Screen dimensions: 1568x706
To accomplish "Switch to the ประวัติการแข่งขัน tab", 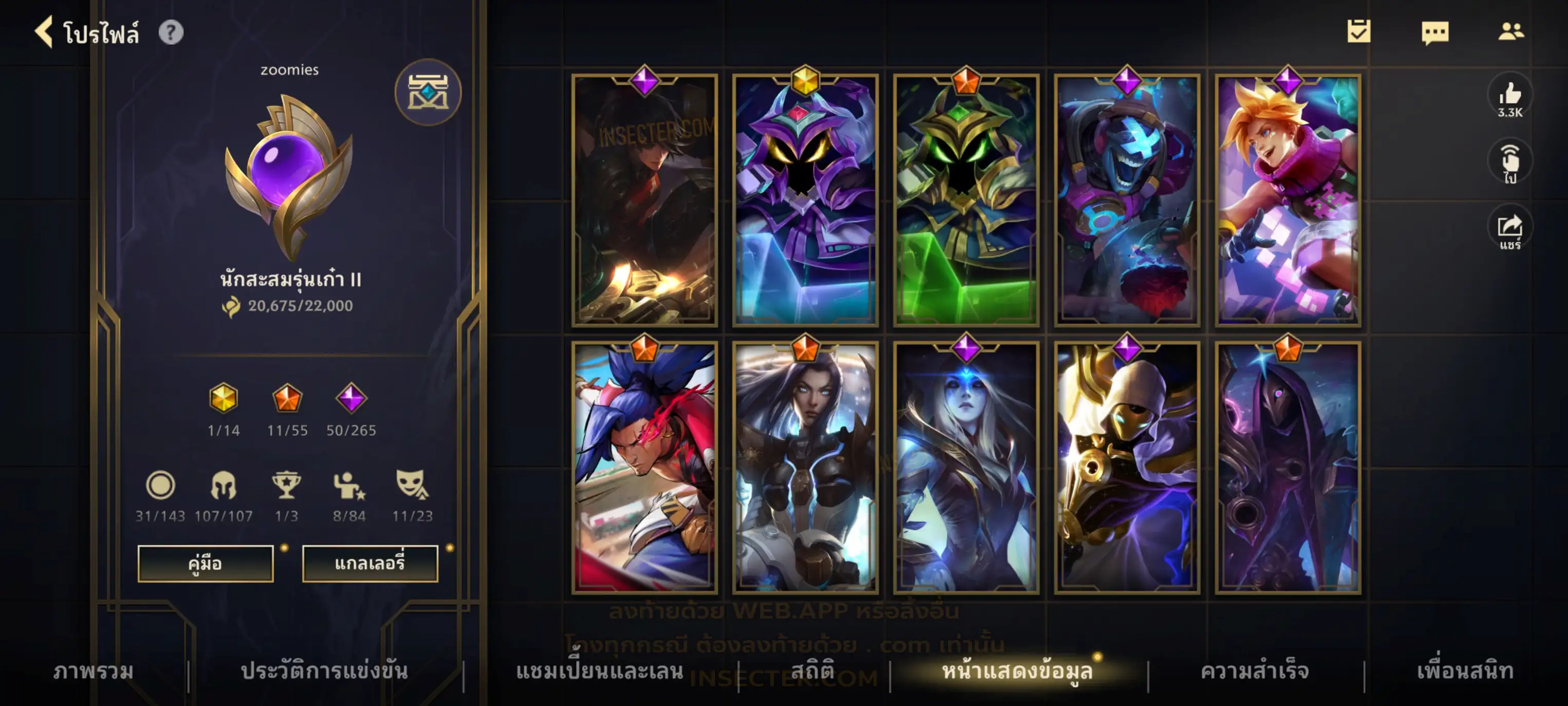I will (x=324, y=671).
